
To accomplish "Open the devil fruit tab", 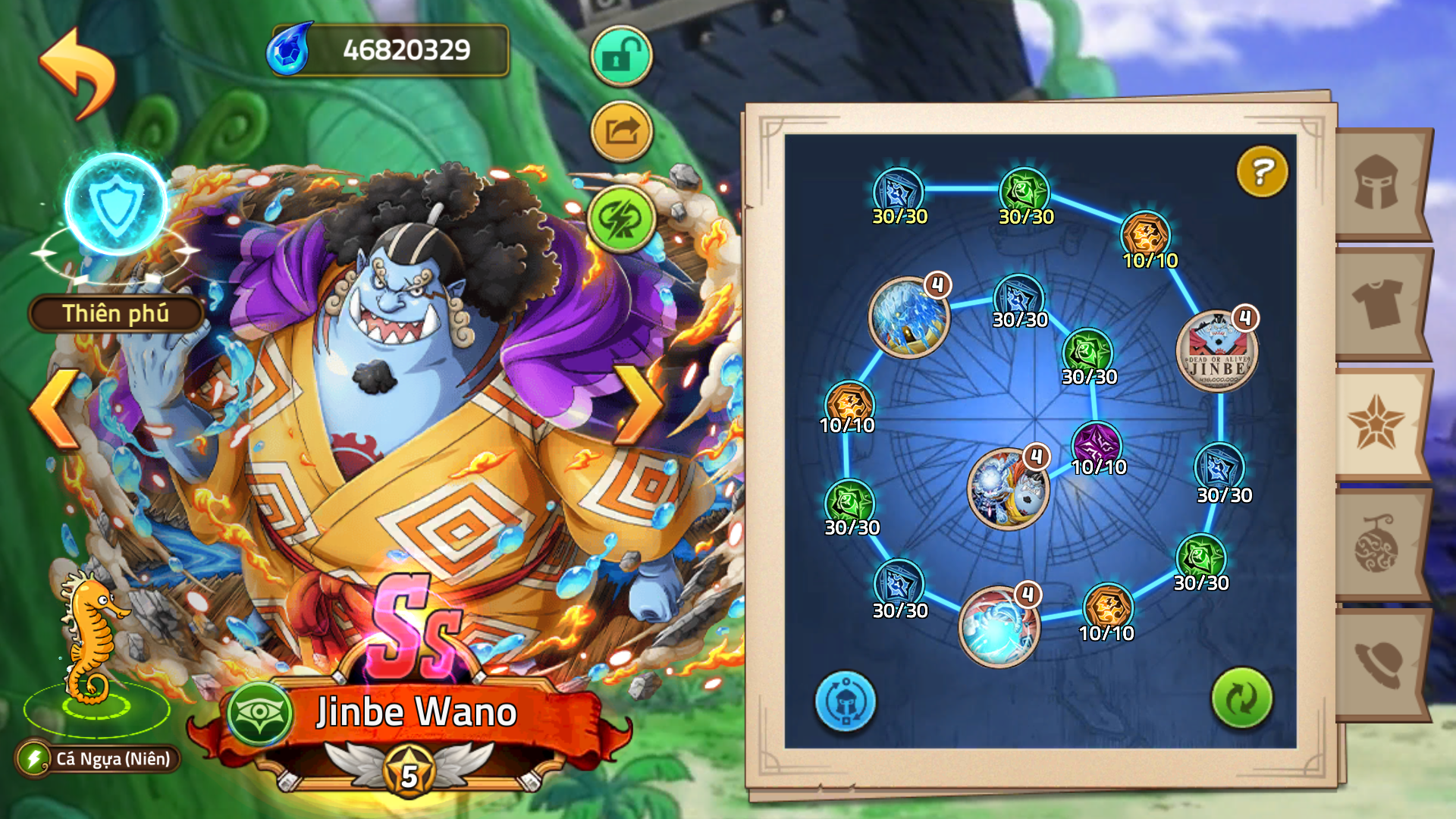I will 1377,543.
